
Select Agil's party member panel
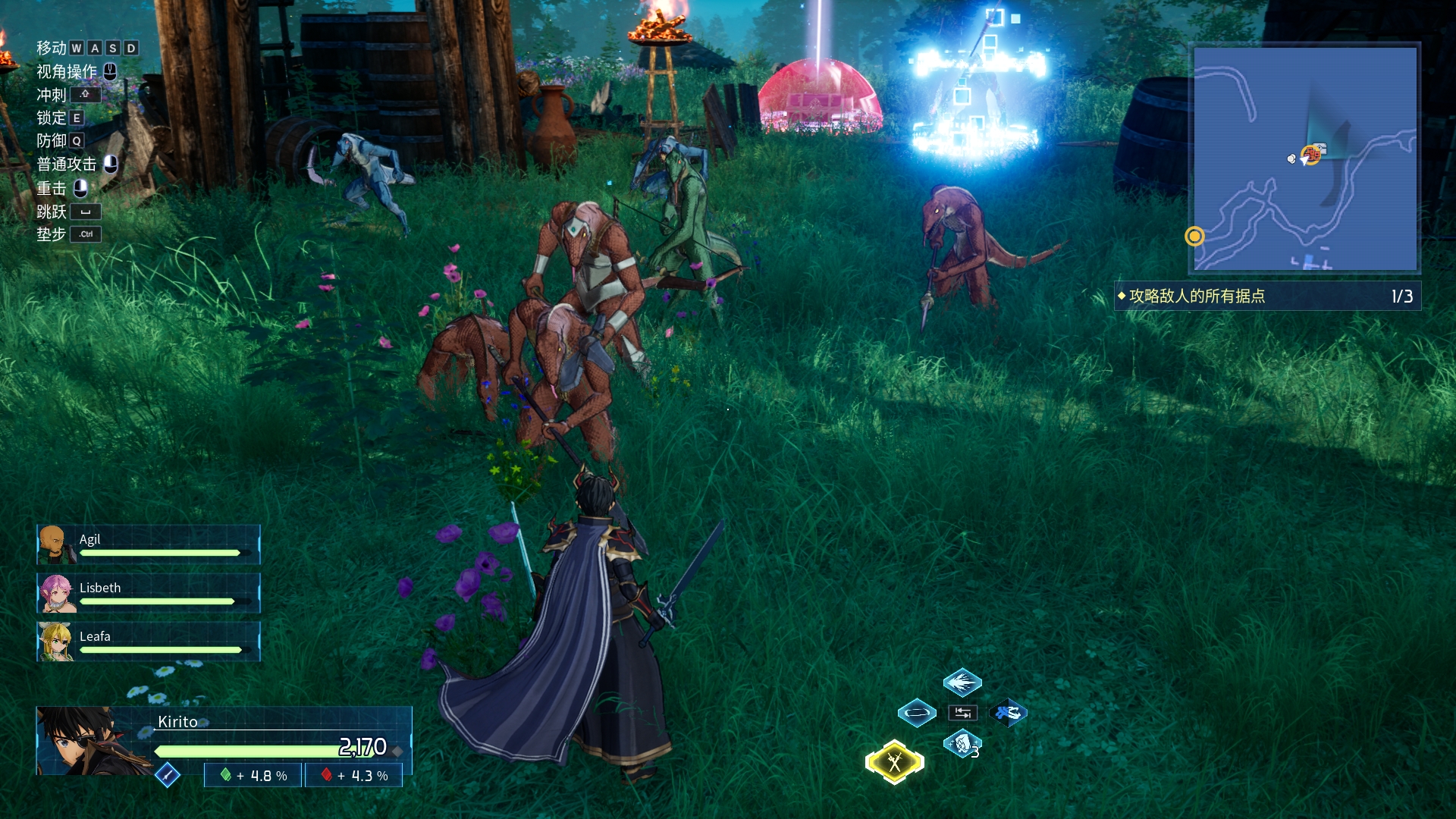coord(149,544)
